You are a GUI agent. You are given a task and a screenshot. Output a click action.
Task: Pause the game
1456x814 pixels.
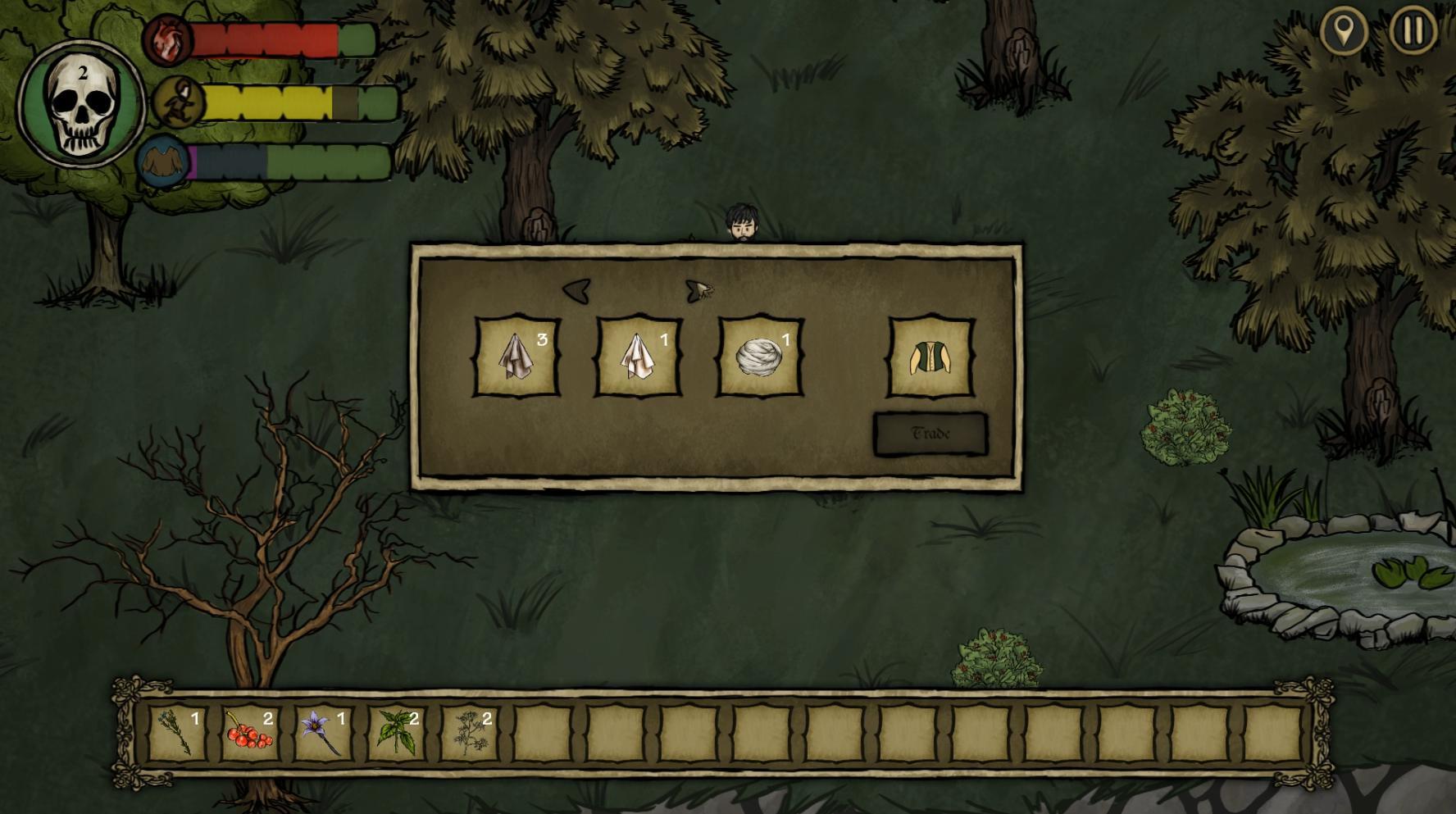coord(1413,31)
